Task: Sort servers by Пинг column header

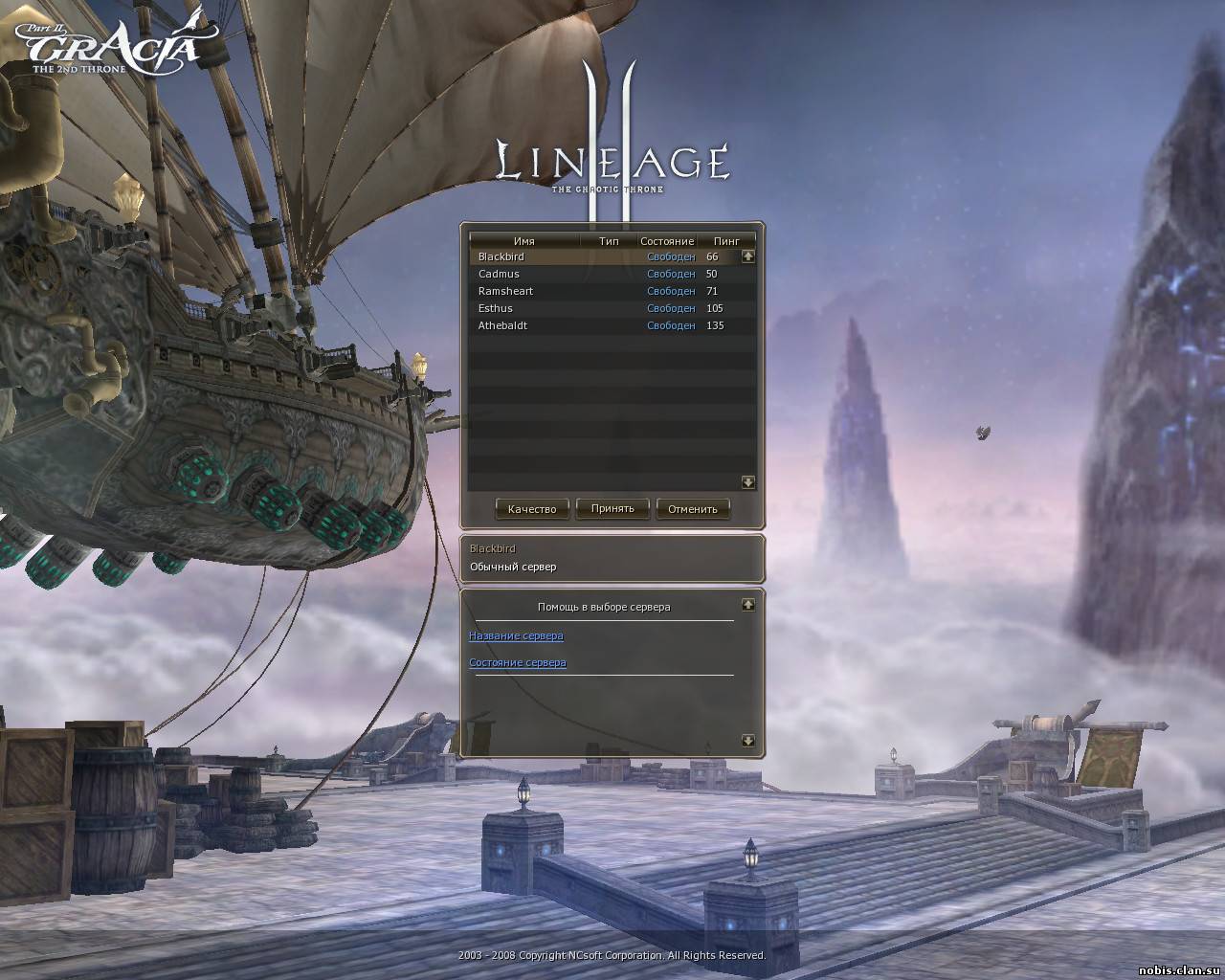Action: pyautogui.click(x=726, y=241)
